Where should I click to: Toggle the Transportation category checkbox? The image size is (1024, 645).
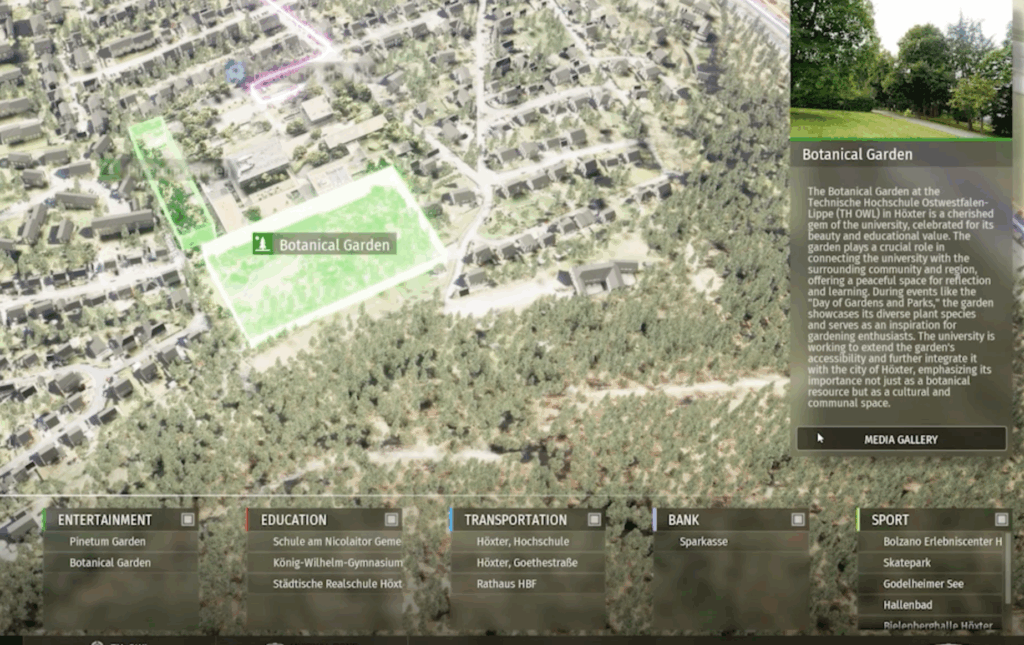(595, 520)
